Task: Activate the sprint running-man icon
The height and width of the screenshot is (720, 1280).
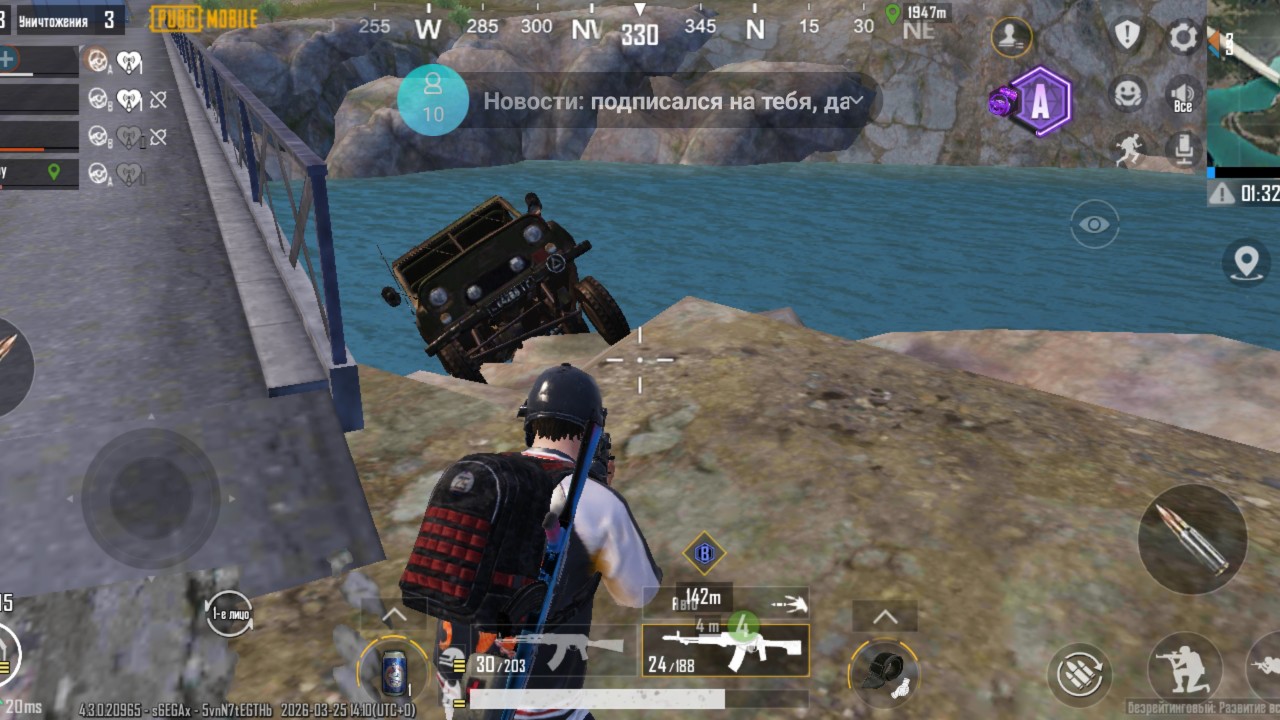Action: point(1128,149)
